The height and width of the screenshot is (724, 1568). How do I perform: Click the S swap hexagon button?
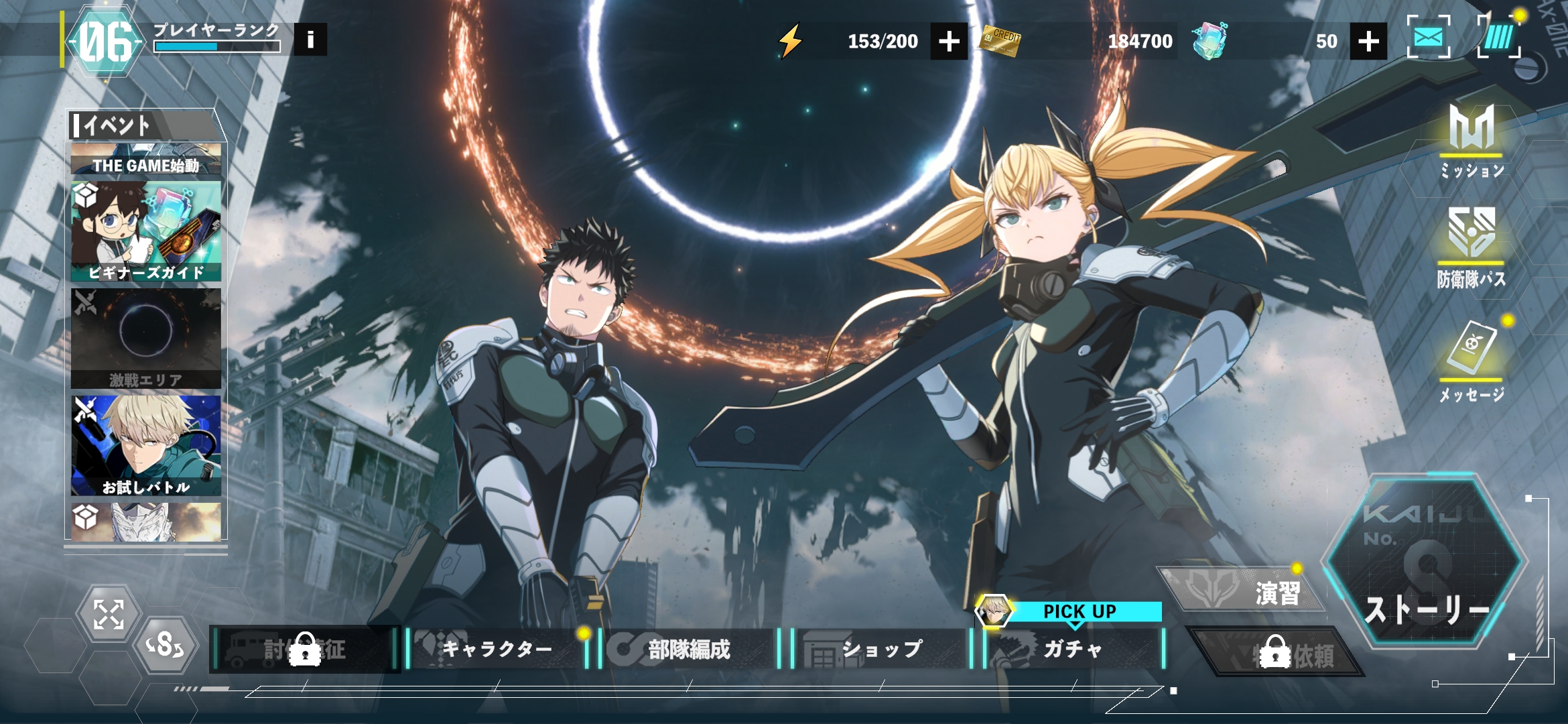(x=166, y=646)
